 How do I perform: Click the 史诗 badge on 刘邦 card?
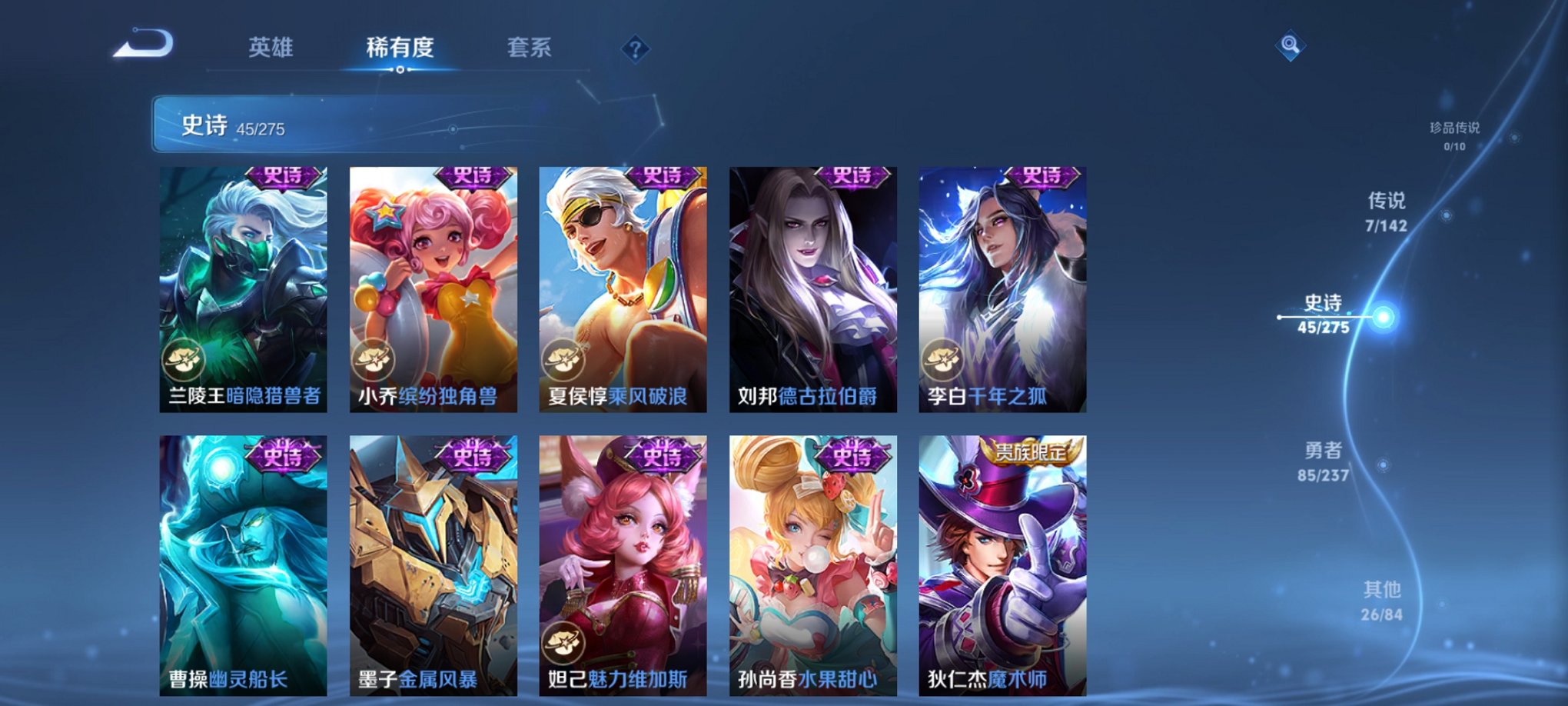(853, 178)
